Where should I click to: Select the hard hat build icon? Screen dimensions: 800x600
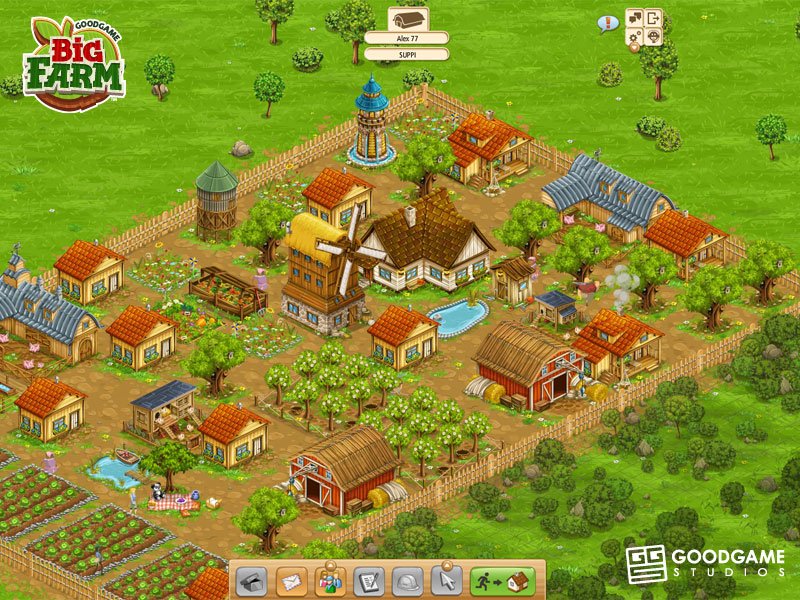pos(406,581)
